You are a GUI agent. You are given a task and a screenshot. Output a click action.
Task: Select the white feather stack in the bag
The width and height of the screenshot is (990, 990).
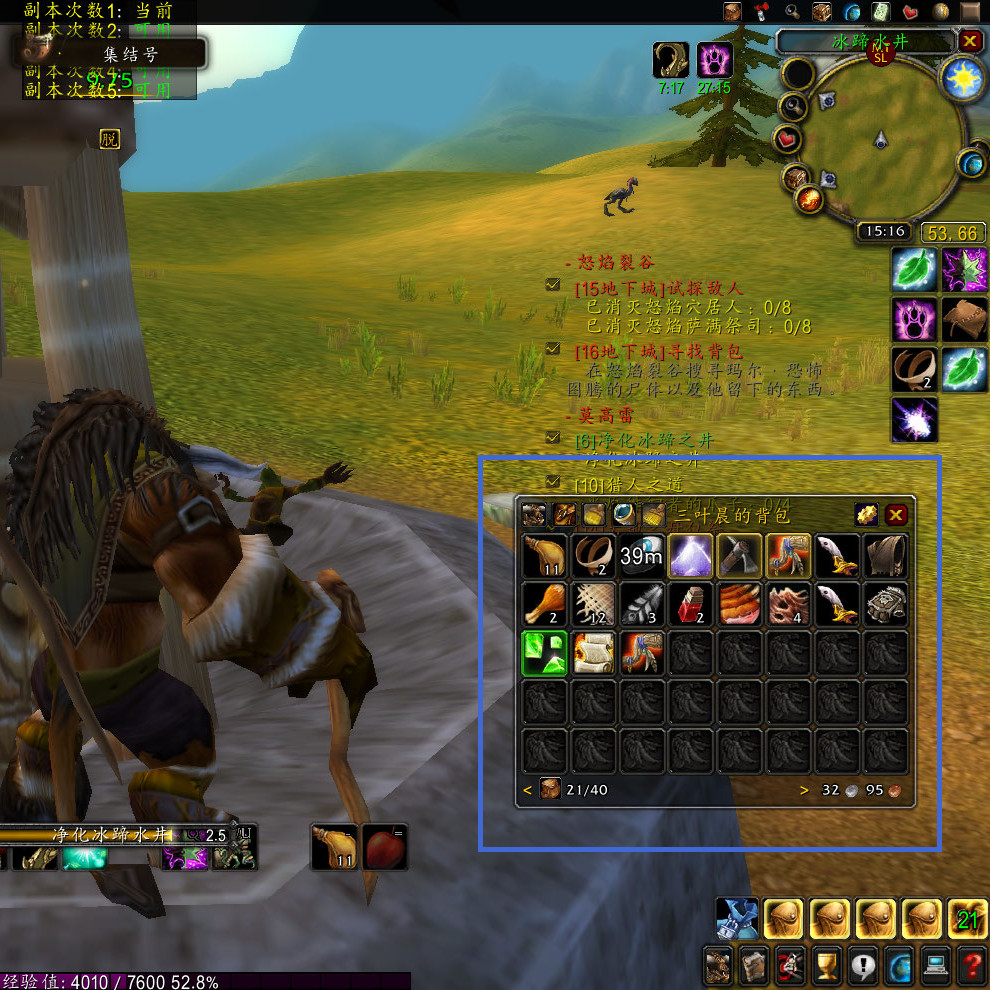(642, 605)
